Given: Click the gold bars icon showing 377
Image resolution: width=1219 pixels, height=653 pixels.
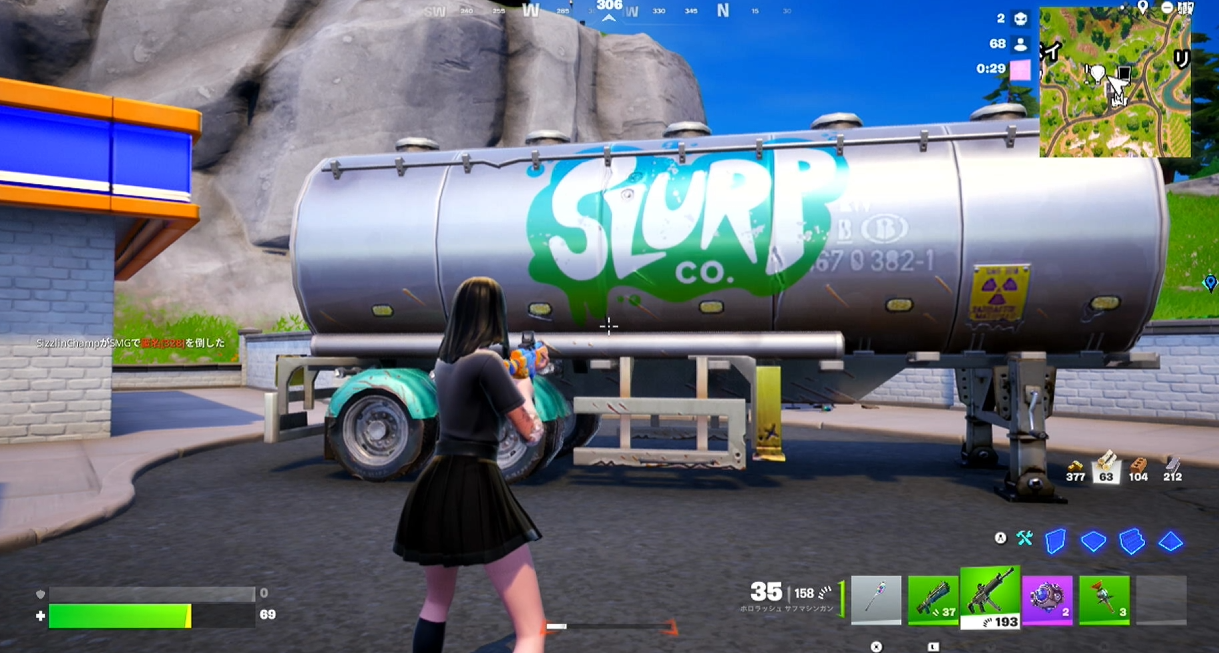Looking at the screenshot, I should (x=1076, y=468).
